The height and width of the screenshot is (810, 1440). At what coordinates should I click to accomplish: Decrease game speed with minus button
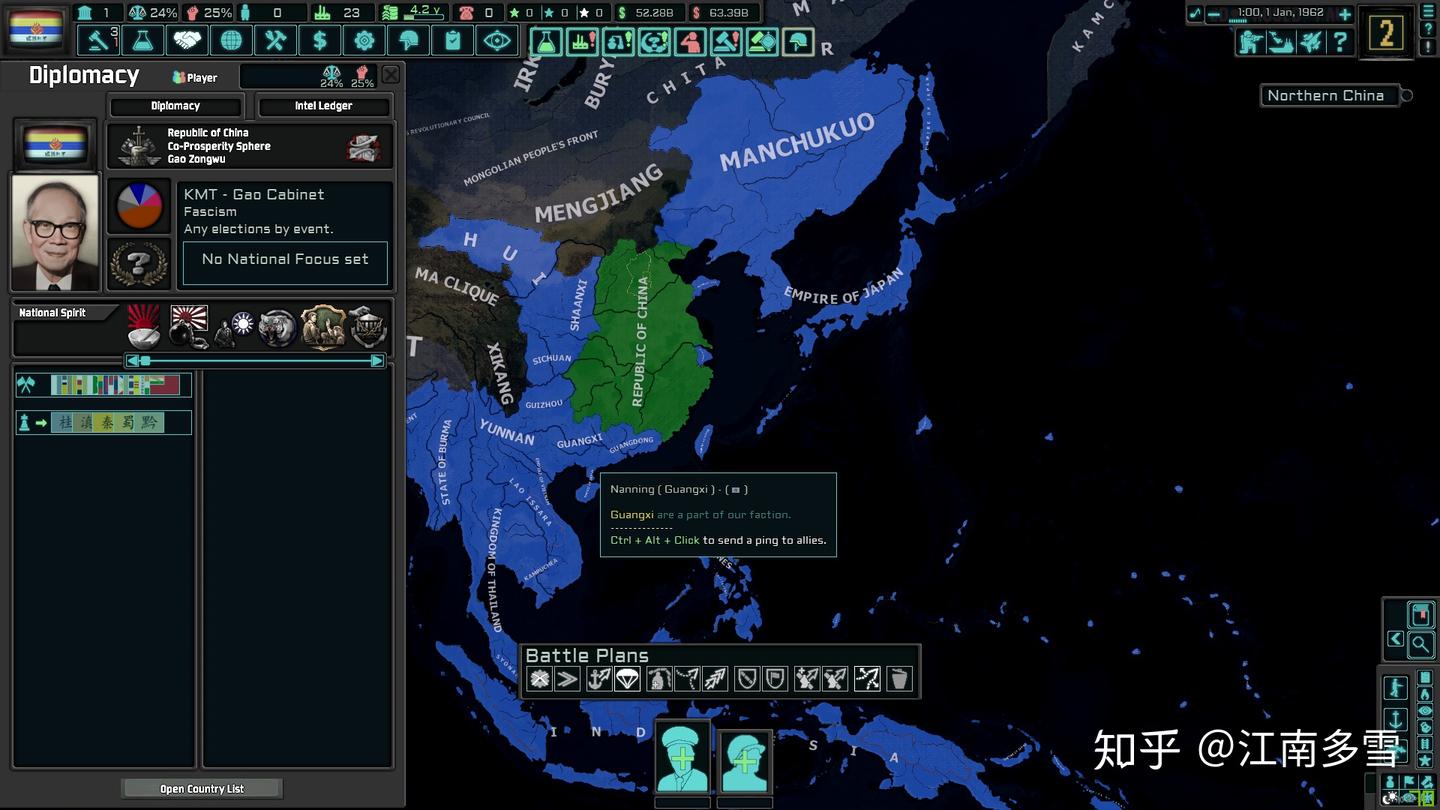1214,14
